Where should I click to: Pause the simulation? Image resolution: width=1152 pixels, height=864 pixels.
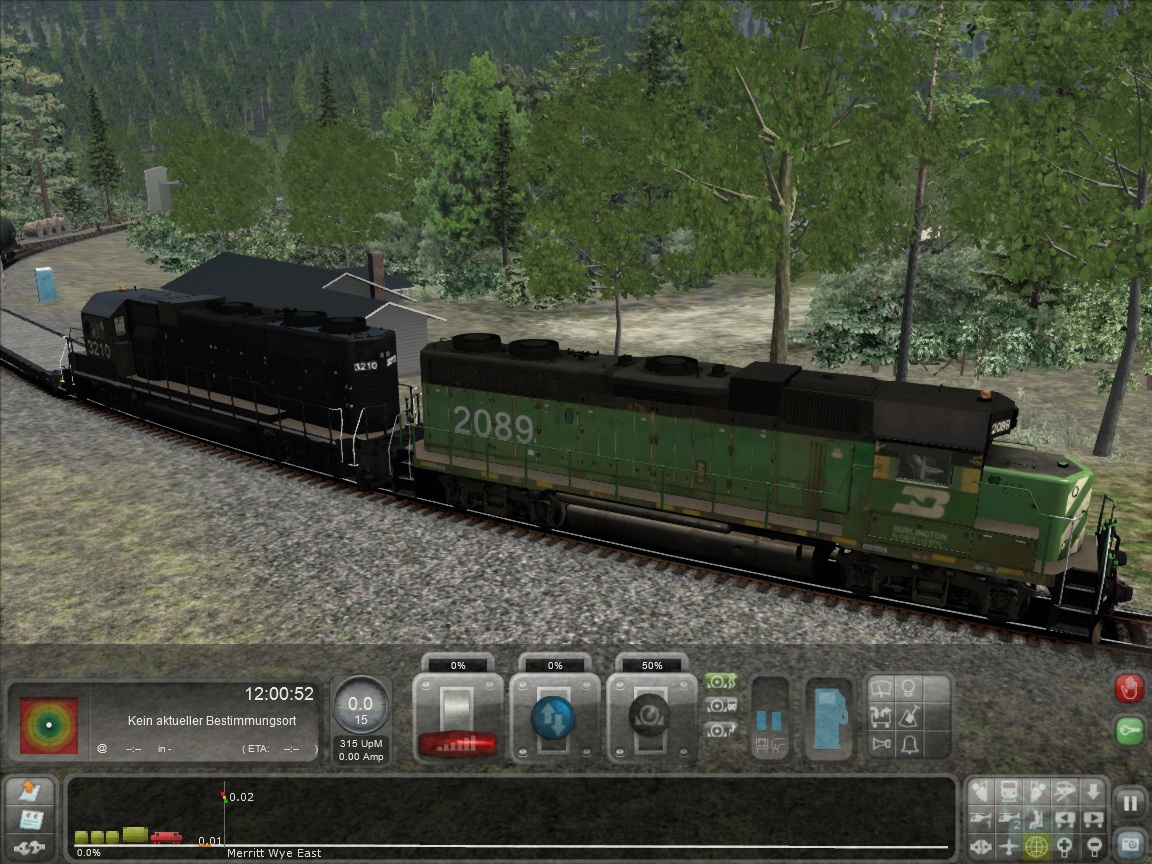(1130, 802)
